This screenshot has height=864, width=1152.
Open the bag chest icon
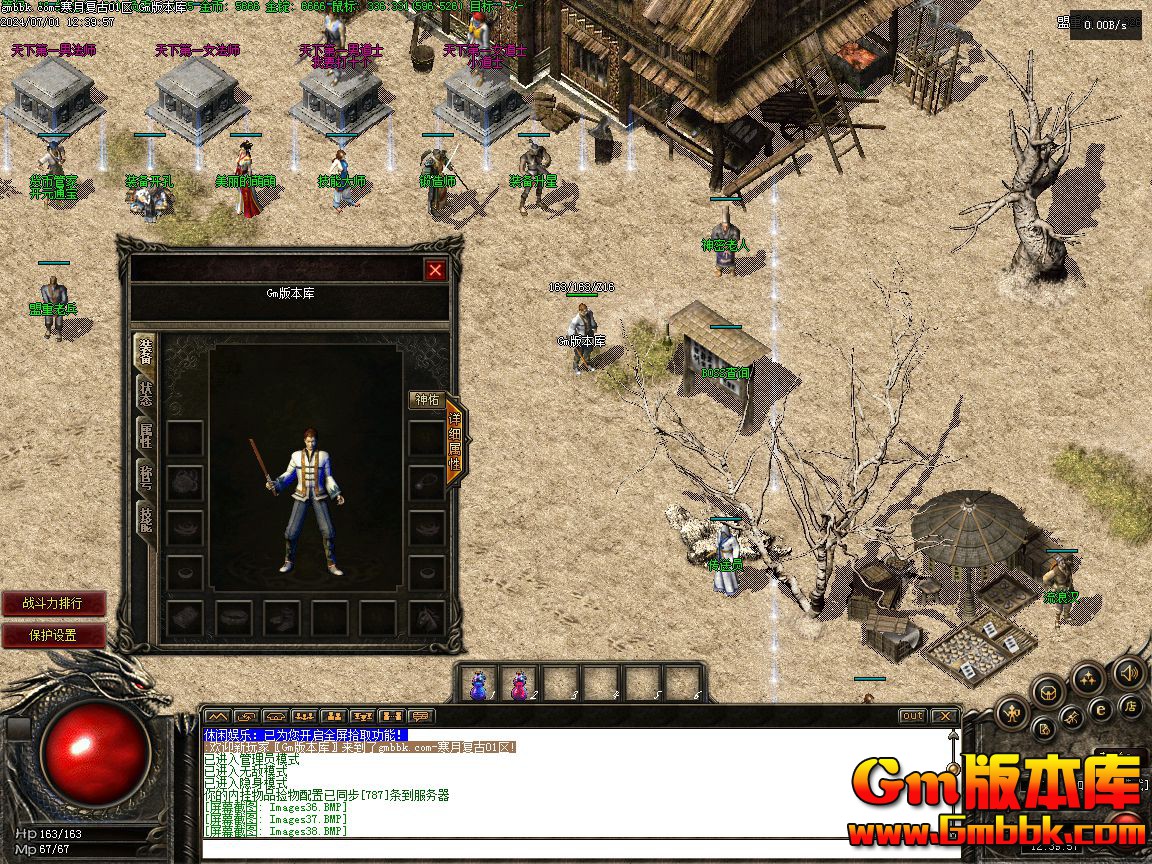point(1049,691)
